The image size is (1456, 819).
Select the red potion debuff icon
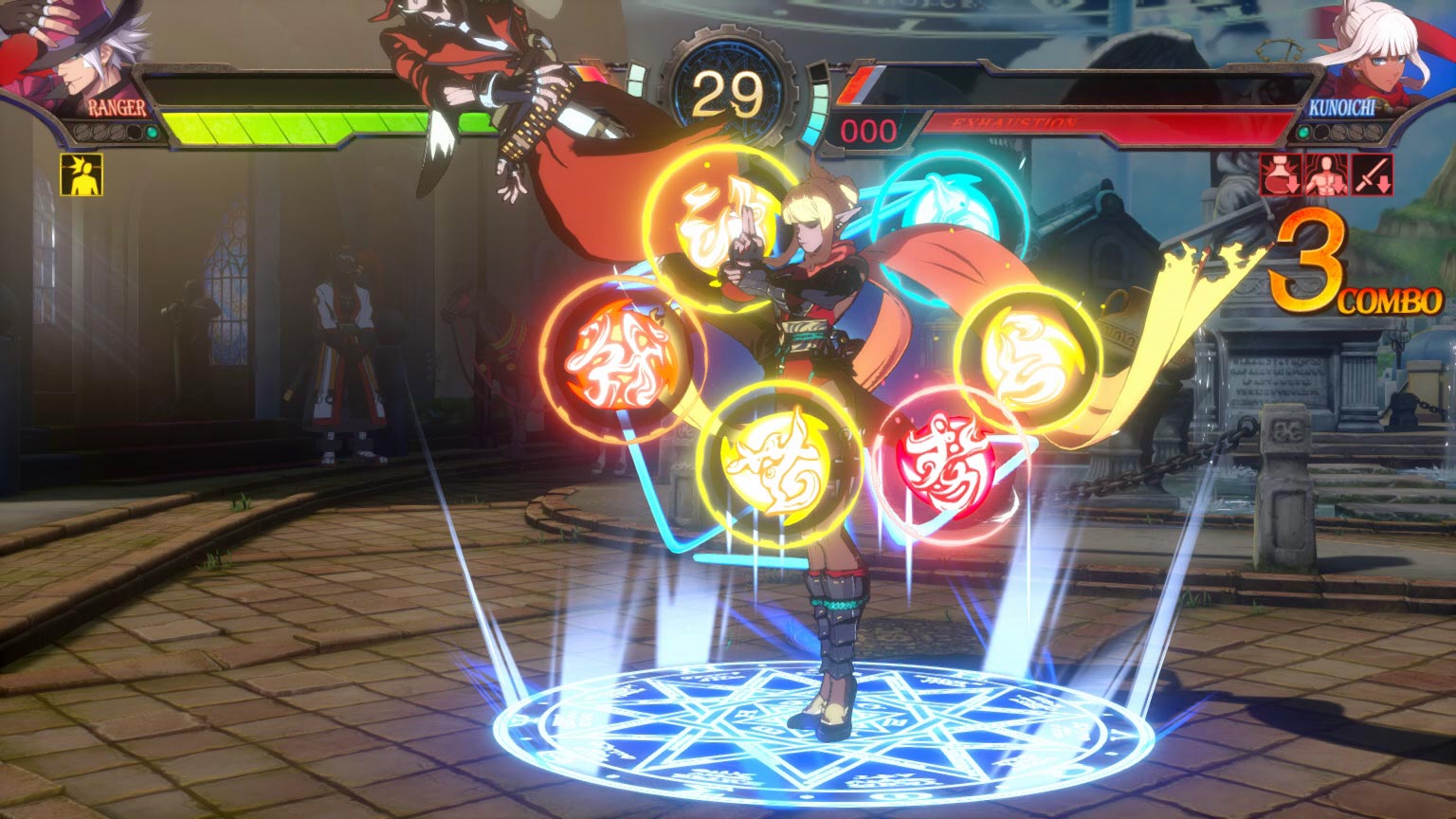pos(1279,176)
